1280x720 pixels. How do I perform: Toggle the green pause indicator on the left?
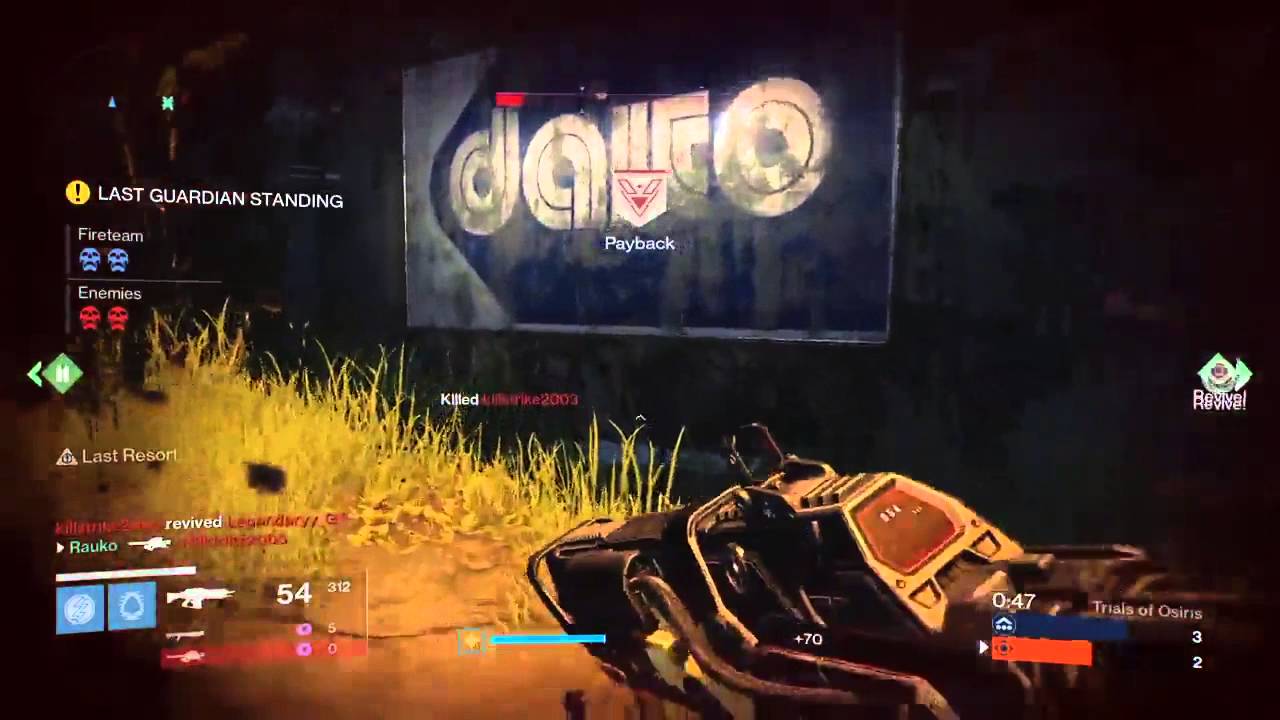point(60,373)
